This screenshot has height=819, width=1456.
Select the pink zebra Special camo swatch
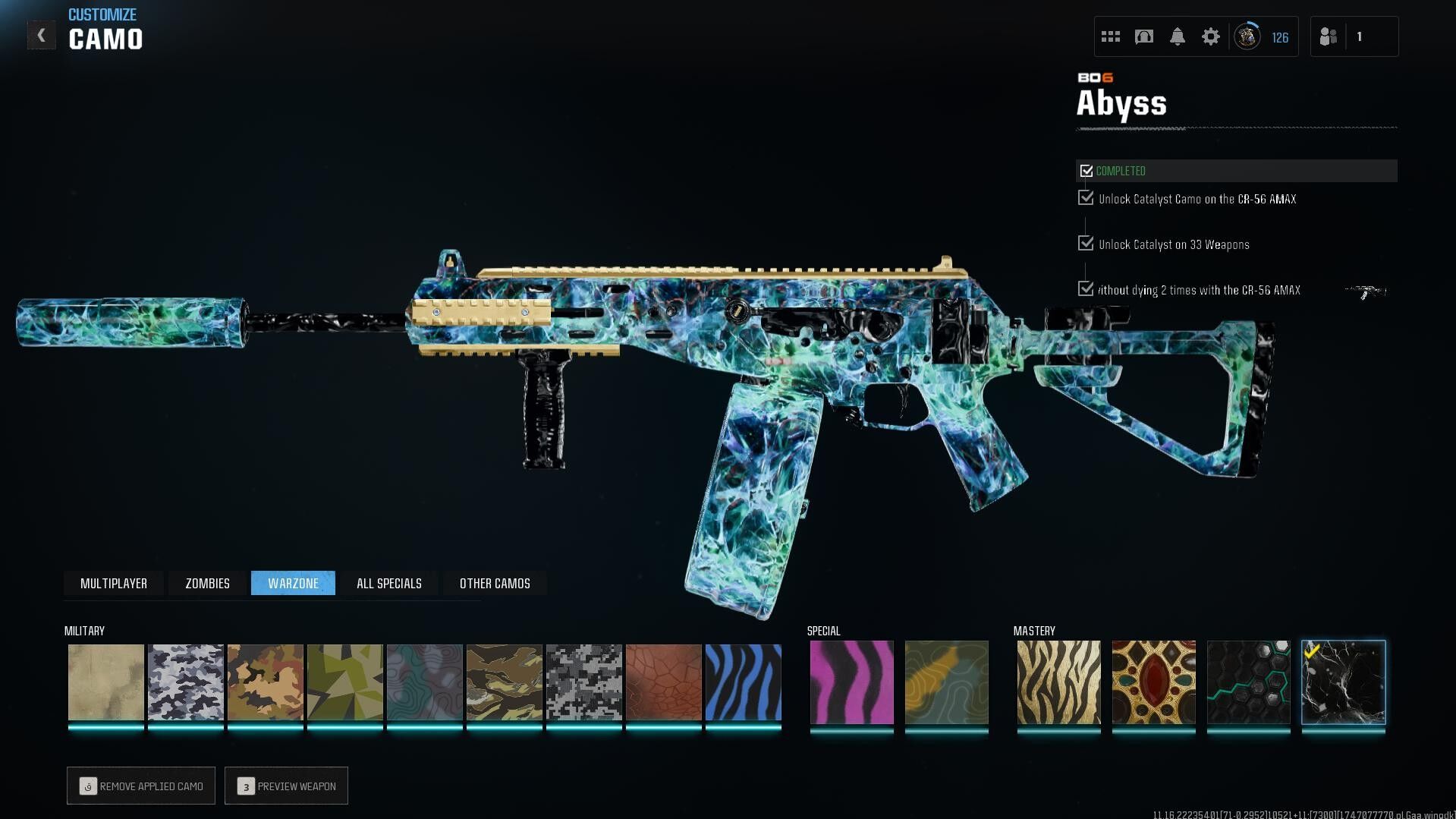click(x=851, y=682)
